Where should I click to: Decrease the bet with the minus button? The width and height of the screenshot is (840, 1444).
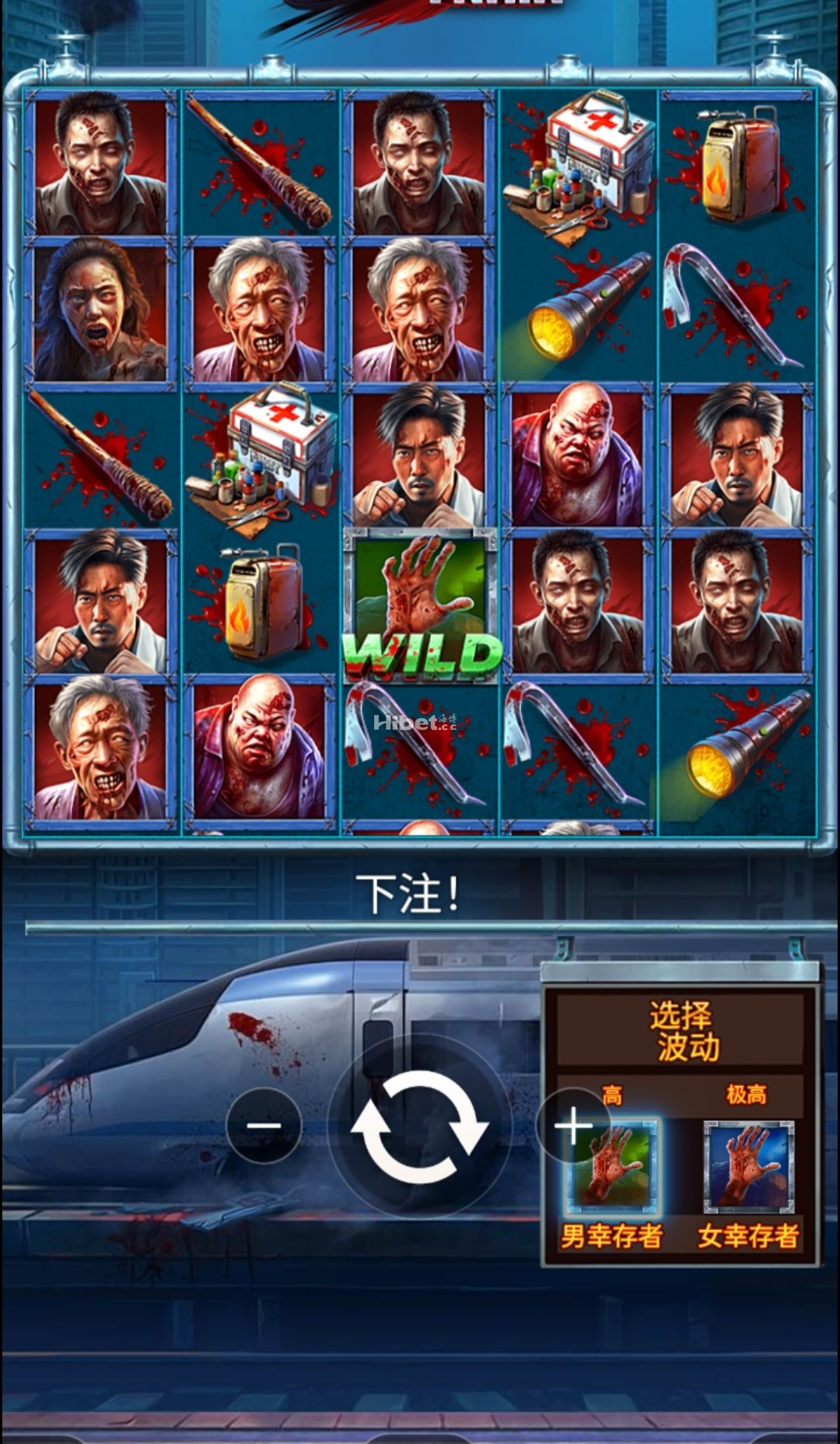pyautogui.click(x=264, y=1125)
